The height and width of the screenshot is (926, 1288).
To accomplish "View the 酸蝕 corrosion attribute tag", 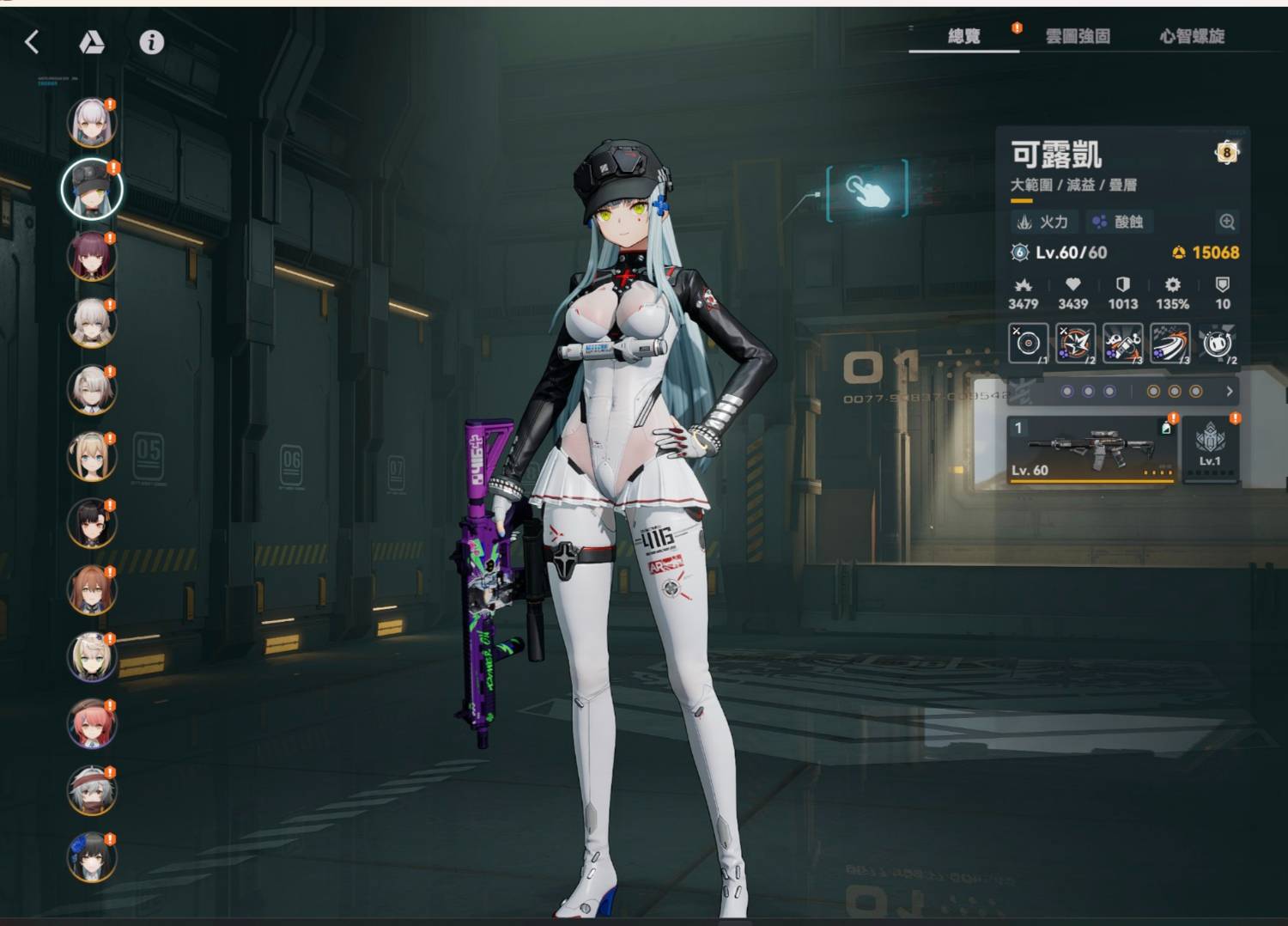I will click(1118, 222).
